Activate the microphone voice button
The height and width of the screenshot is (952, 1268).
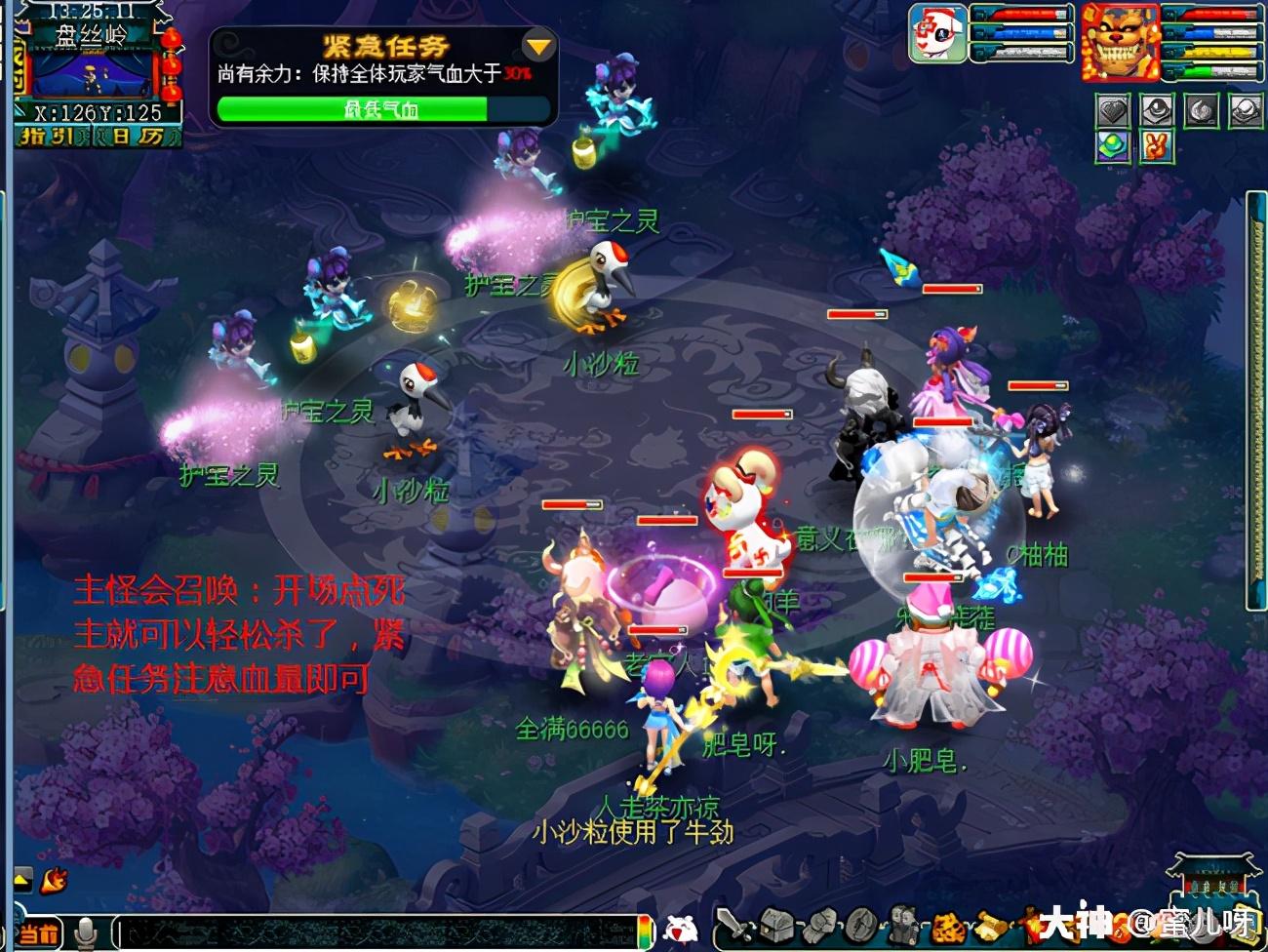coord(87,932)
